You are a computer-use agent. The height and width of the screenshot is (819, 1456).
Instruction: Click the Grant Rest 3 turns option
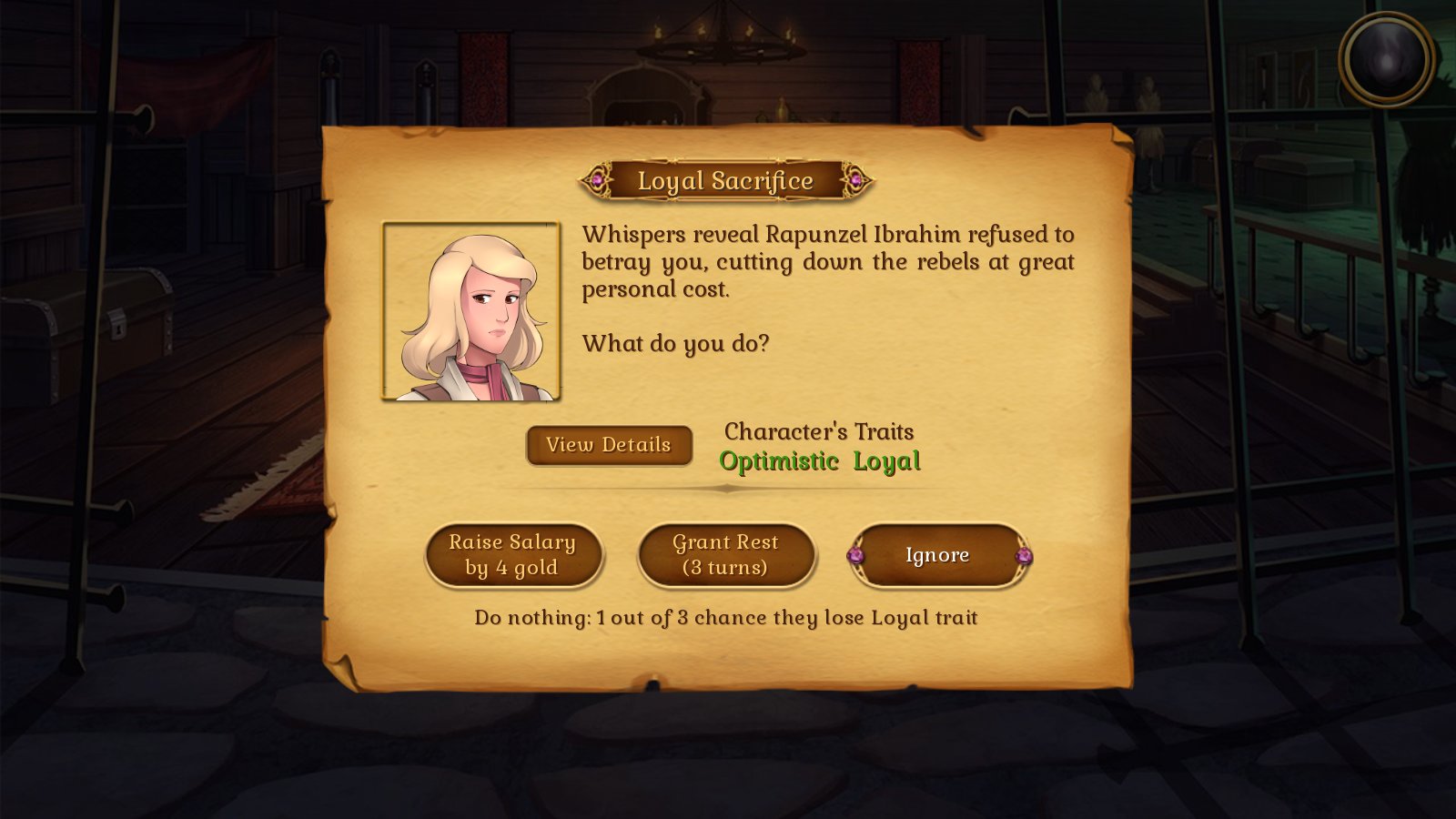(x=727, y=554)
